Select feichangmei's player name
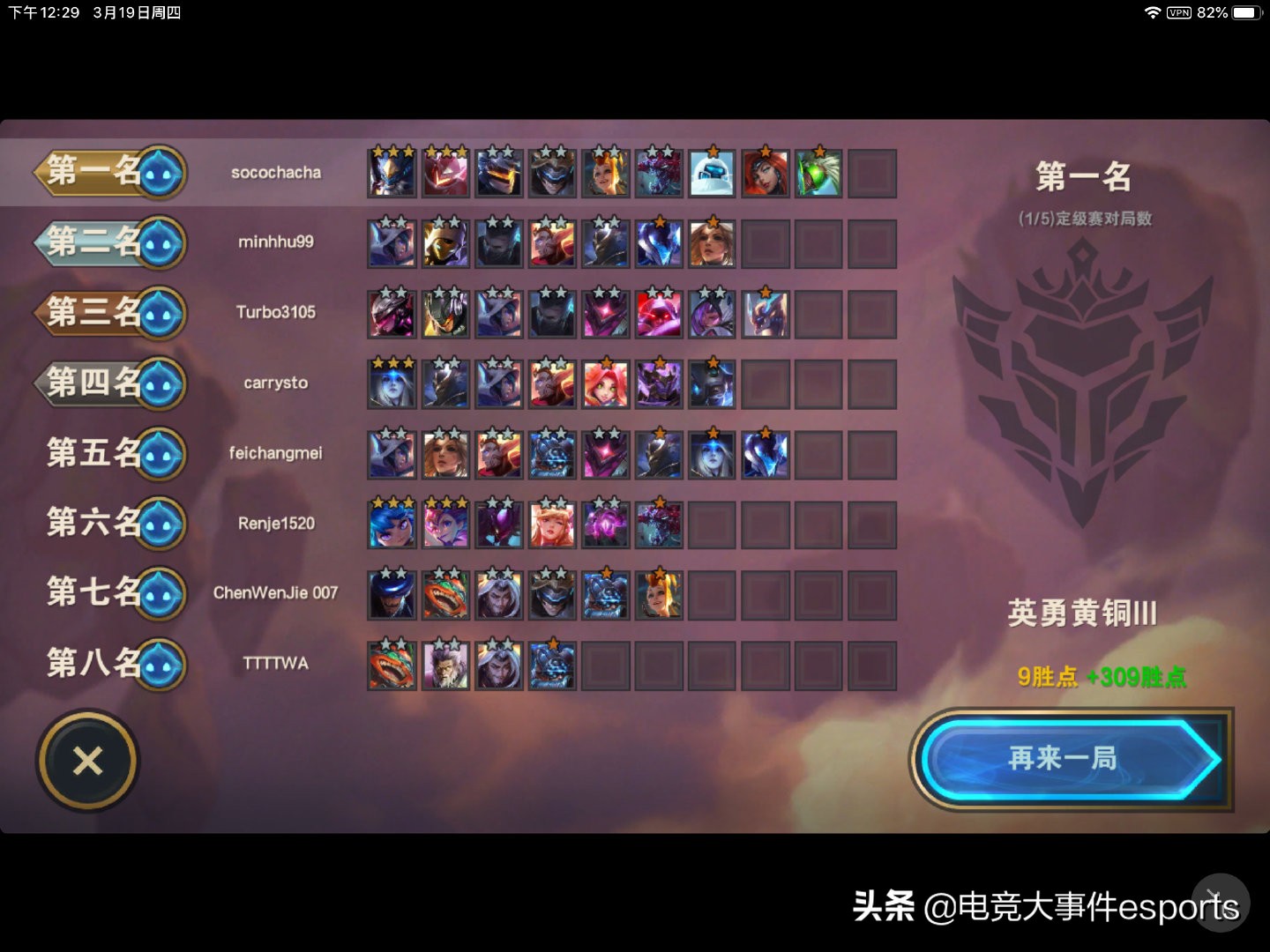This screenshot has width=1270, height=952. click(276, 453)
